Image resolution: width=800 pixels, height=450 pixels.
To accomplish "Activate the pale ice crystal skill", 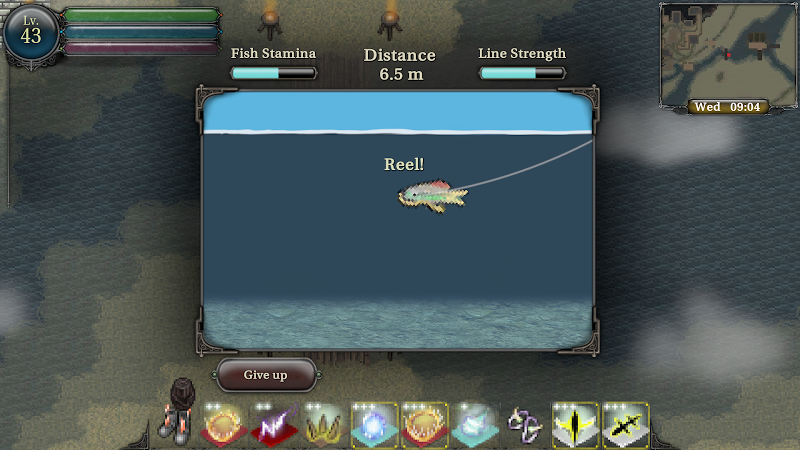I will (x=475, y=427).
